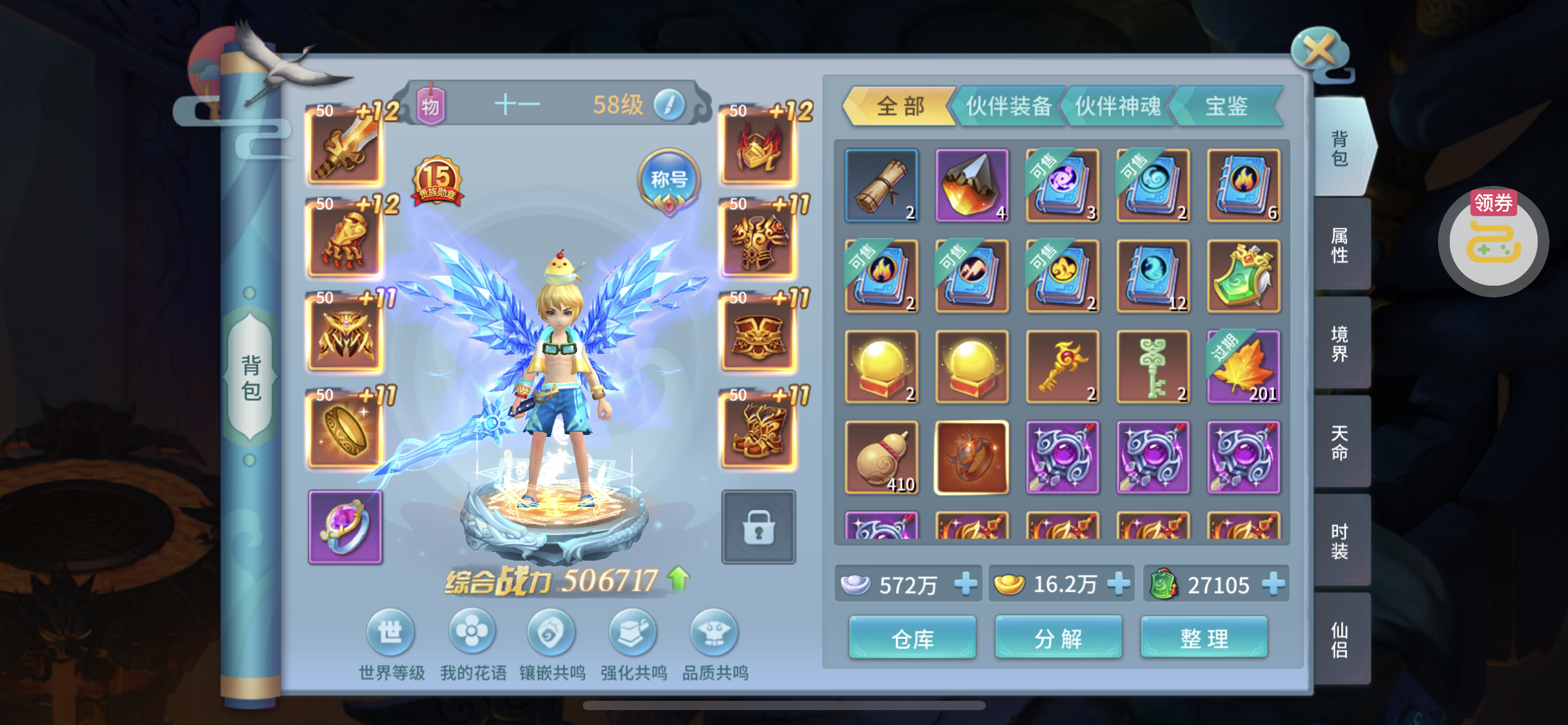Go to the 时装 fashion side tab

[1340, 541]
